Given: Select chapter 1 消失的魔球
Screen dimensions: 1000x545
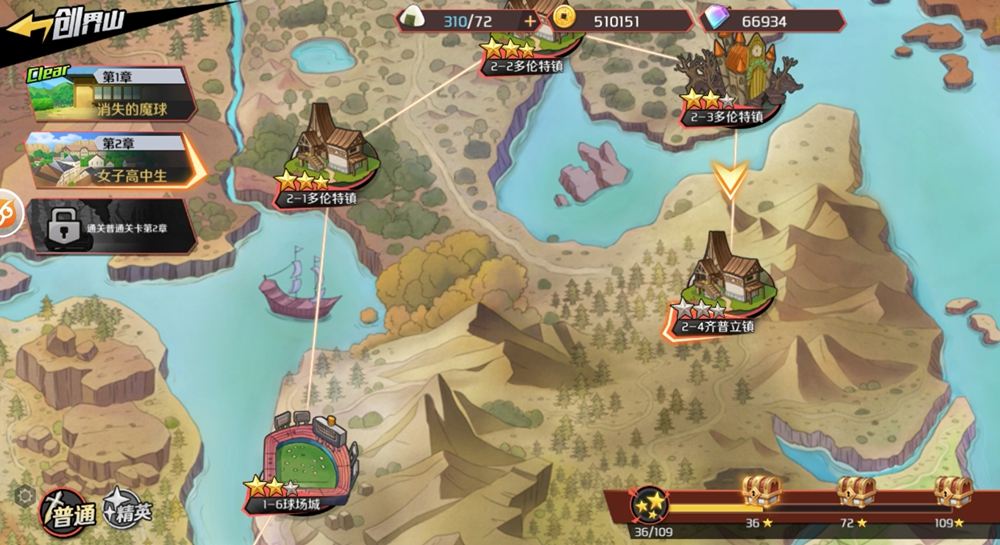Looking at the screenshot, I should [108, 93].
